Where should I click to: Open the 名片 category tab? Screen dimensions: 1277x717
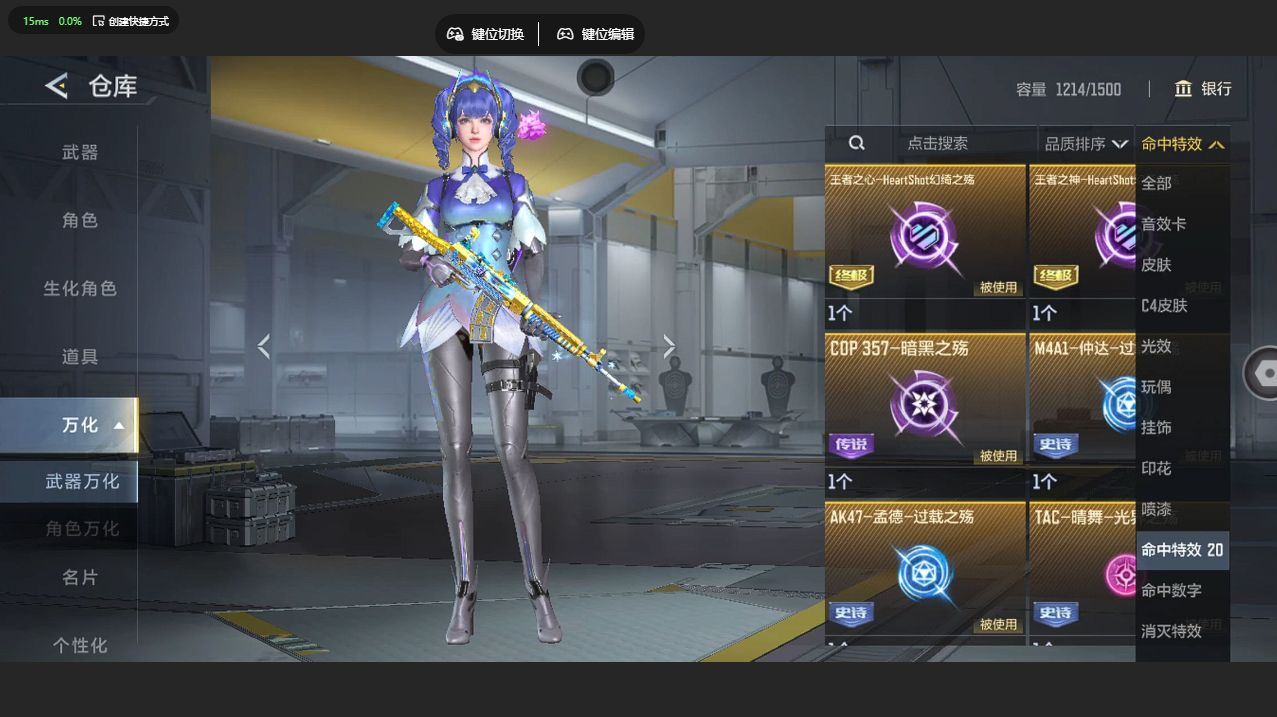click(80, 577)
